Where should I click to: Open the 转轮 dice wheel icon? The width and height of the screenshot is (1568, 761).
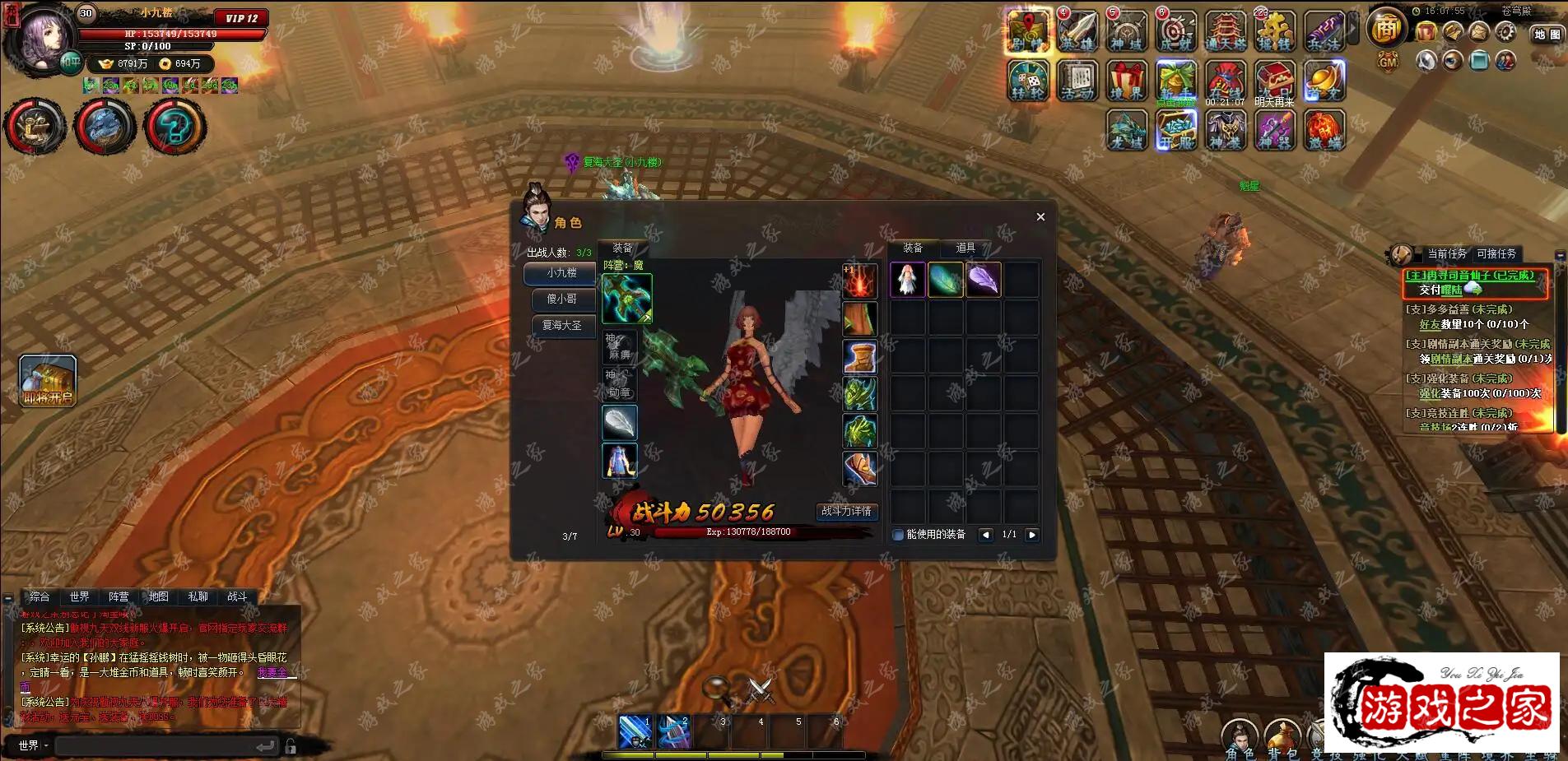coord(1028,81)
